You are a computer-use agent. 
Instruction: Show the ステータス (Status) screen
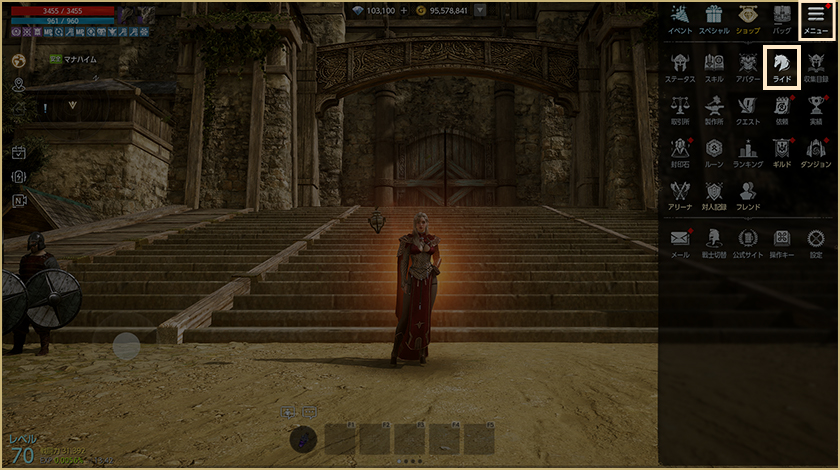click(x=680, y=66)
